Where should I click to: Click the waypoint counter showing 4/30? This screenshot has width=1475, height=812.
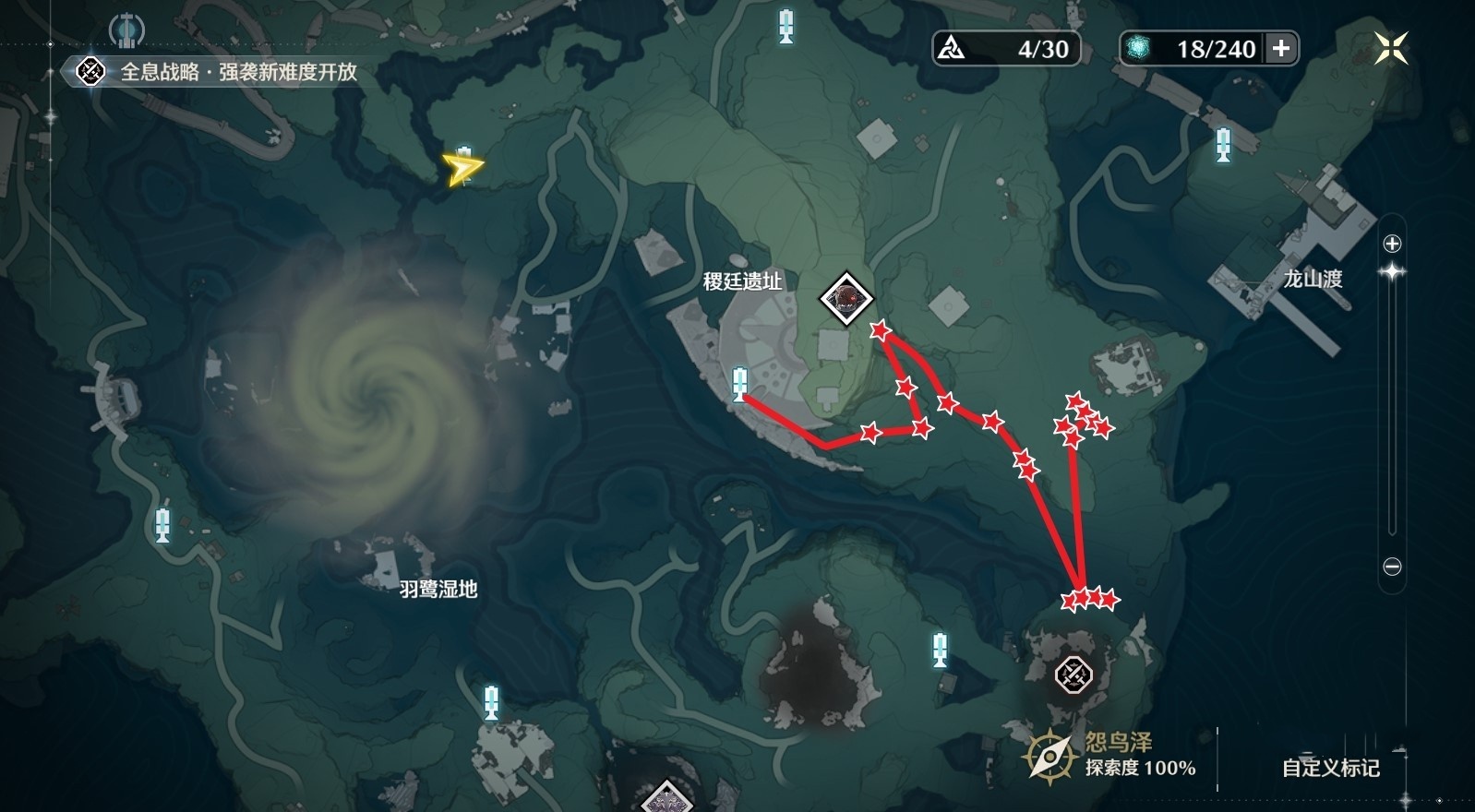pos(1003,50)
